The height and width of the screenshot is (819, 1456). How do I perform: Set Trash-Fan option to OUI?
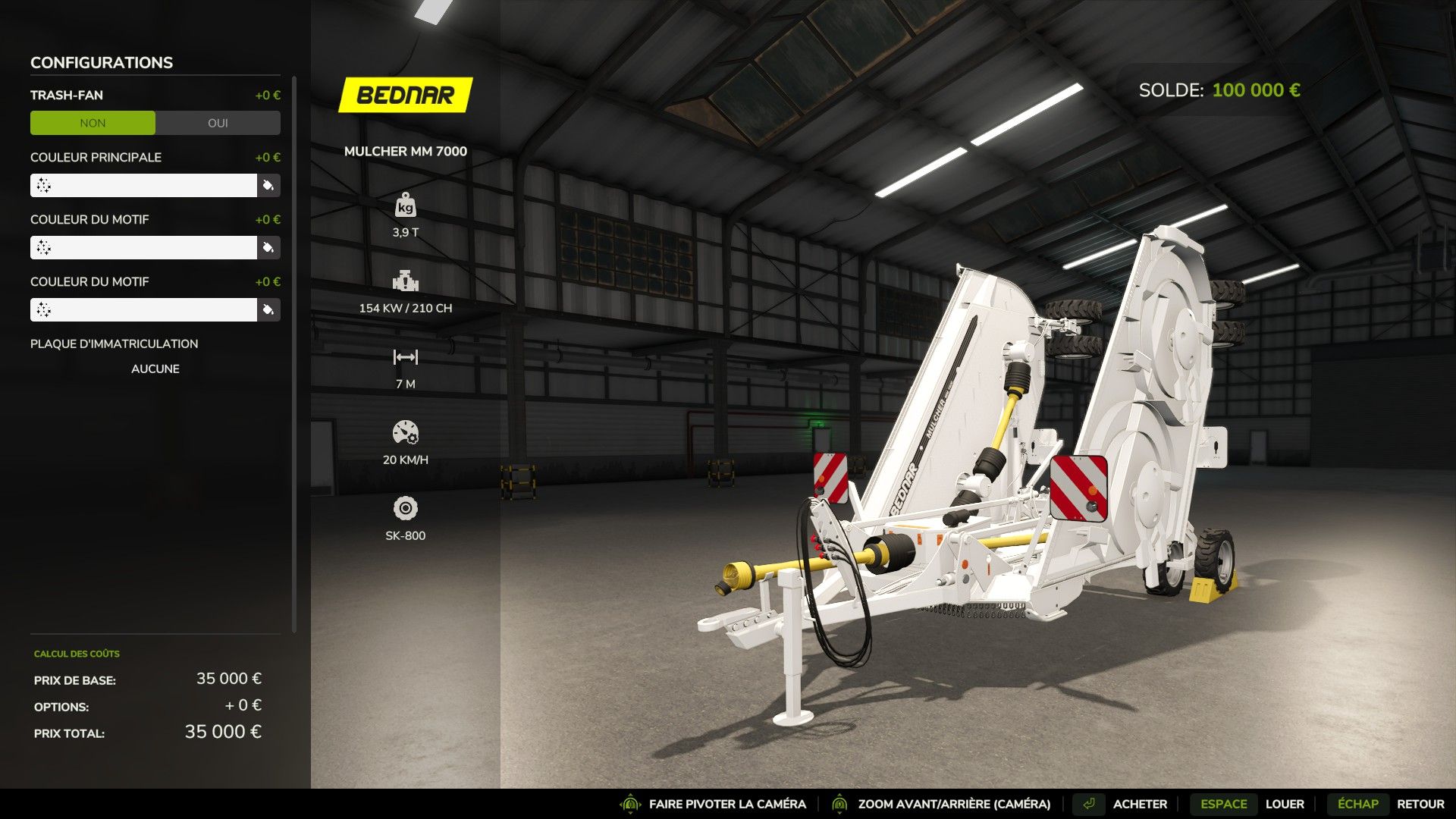click(218, 123)
